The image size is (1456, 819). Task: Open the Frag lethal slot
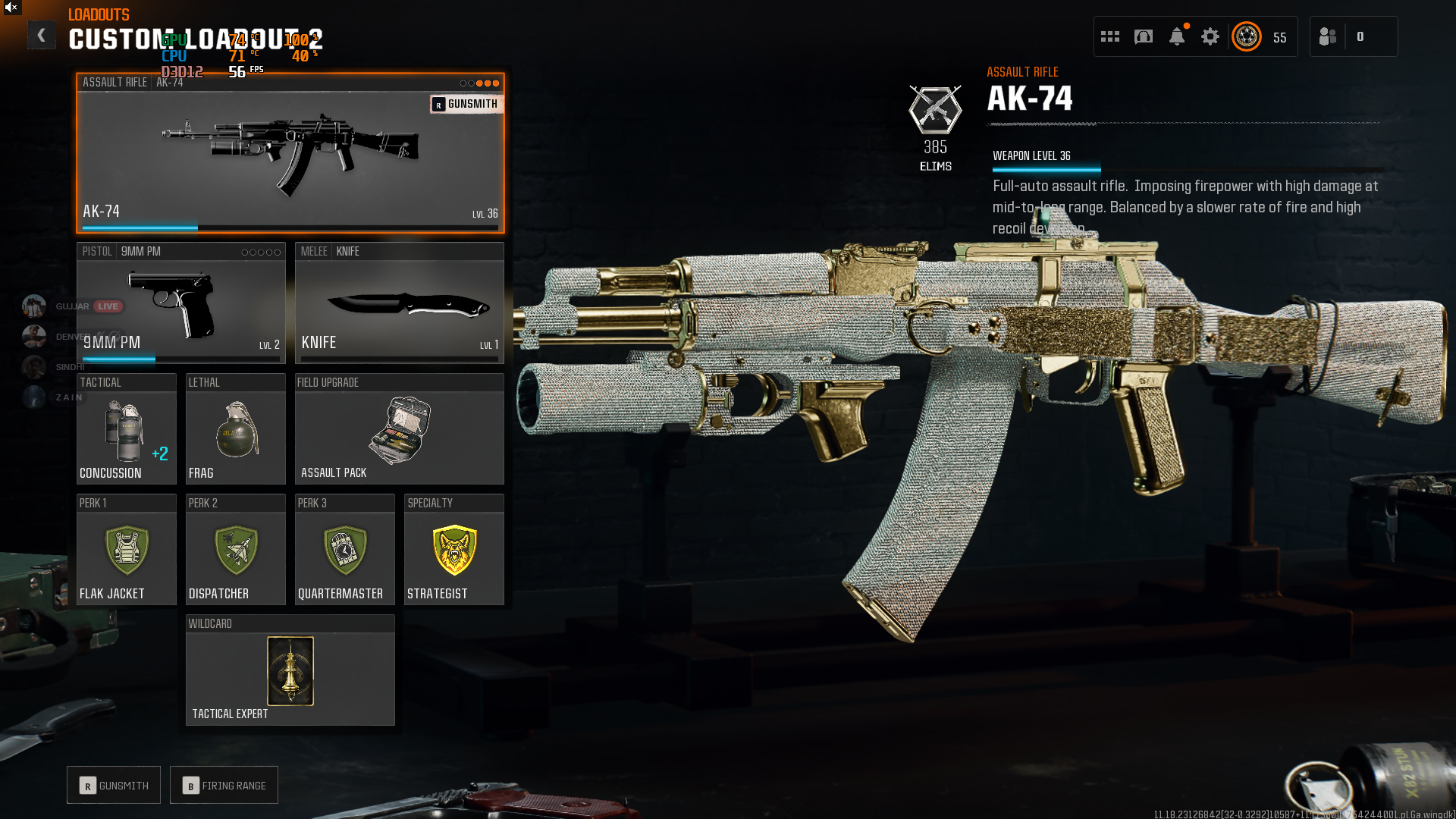(x=235, y=429)
